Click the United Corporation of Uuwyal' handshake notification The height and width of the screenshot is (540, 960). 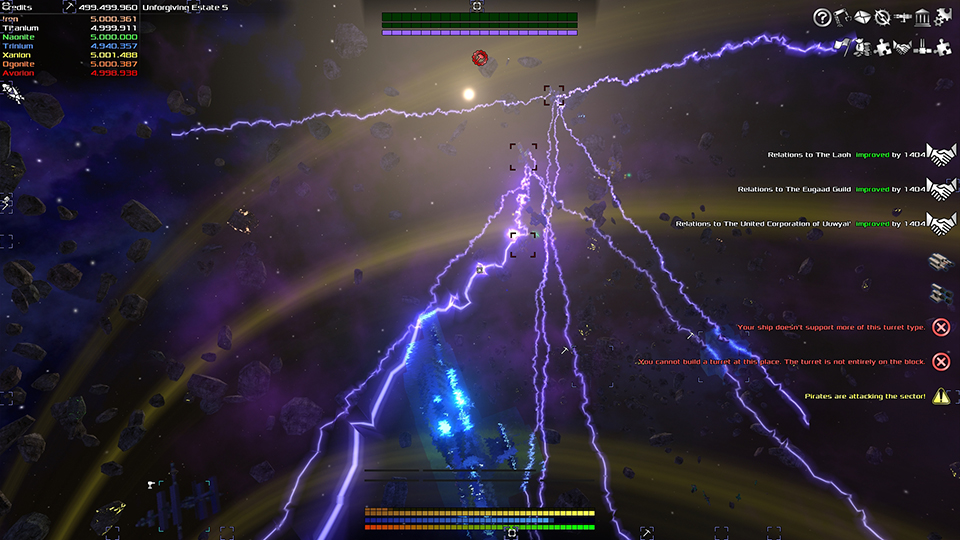point(941,224)
